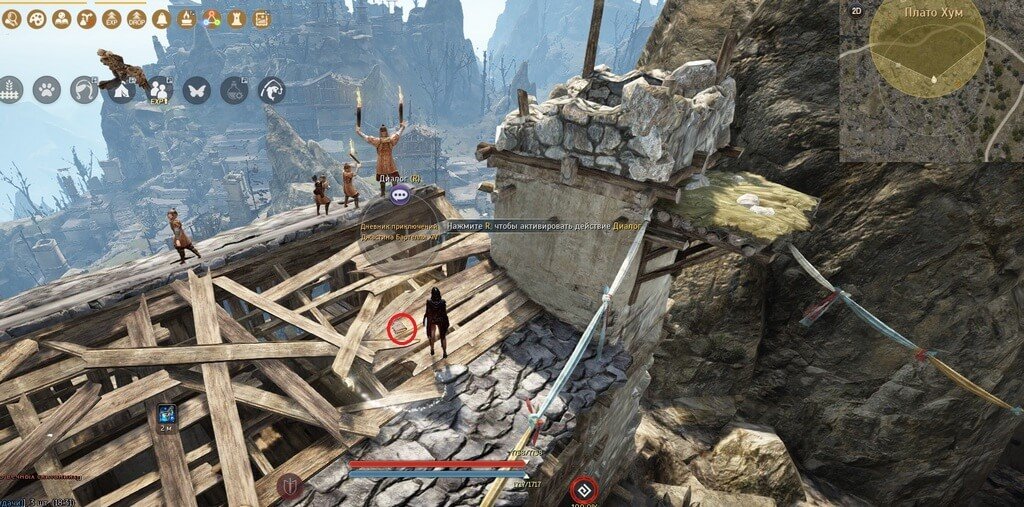This screenshot has height=507, width=1024.
Task: Open the paint palette icon
Action: point(36,18)
